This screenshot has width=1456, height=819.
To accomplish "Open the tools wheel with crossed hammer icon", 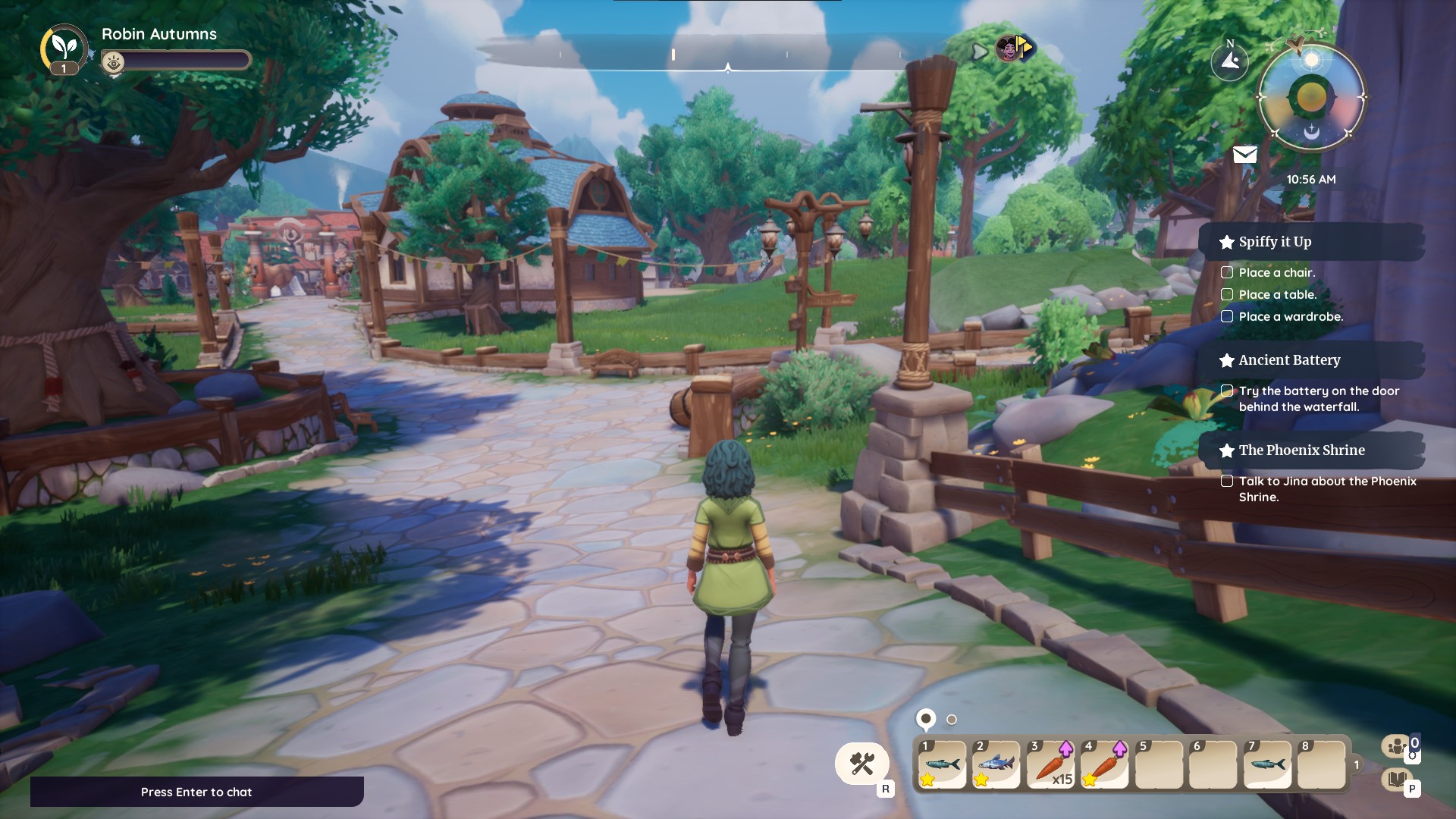I will point(861,764).
